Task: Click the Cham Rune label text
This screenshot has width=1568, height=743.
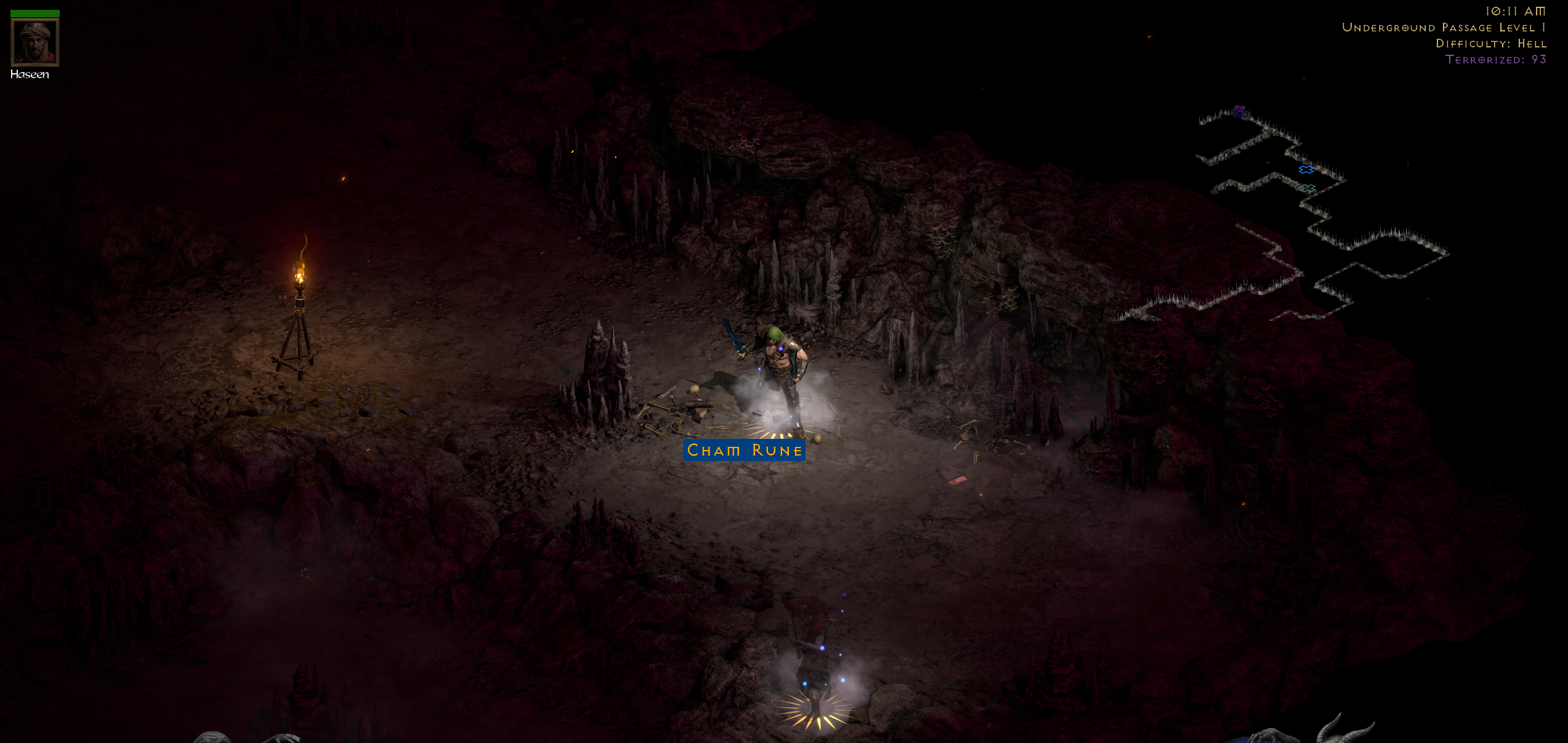Action: click(744, 450)
